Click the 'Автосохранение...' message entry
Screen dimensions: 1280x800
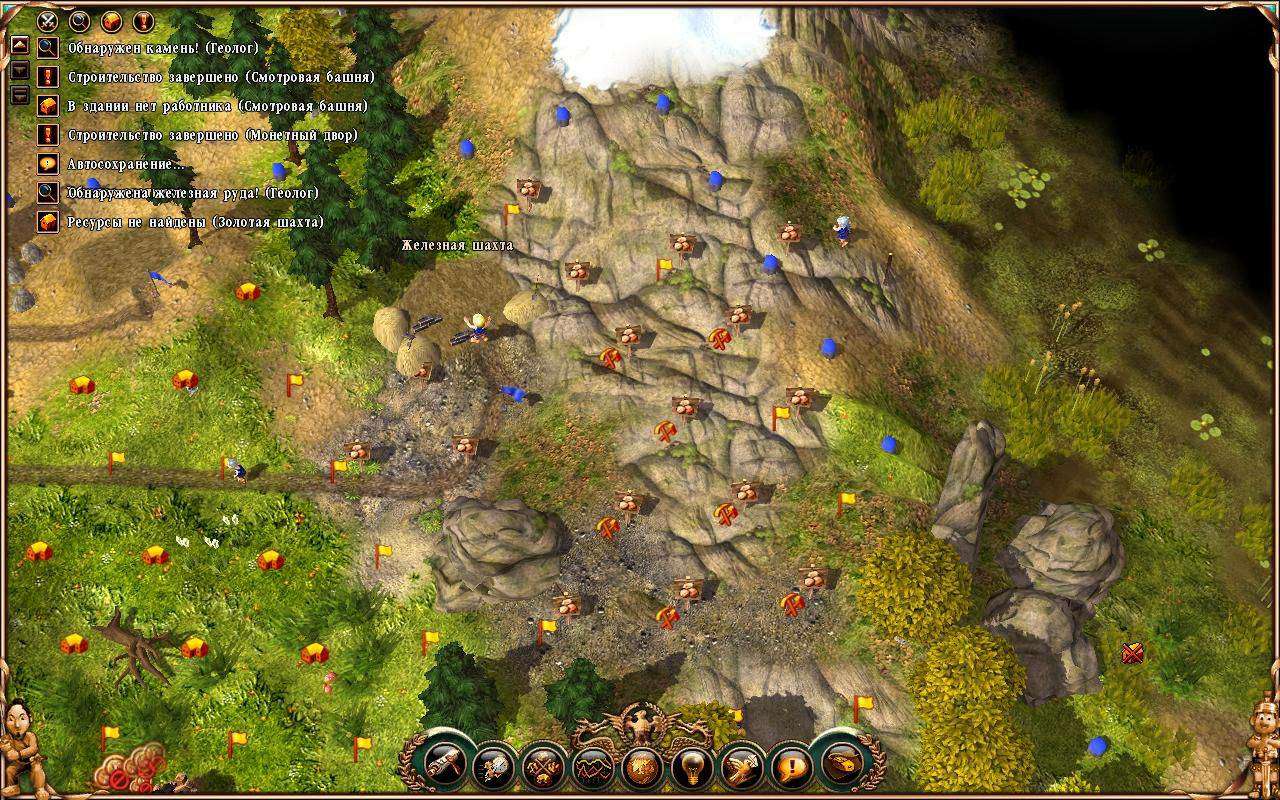(125, 163)
